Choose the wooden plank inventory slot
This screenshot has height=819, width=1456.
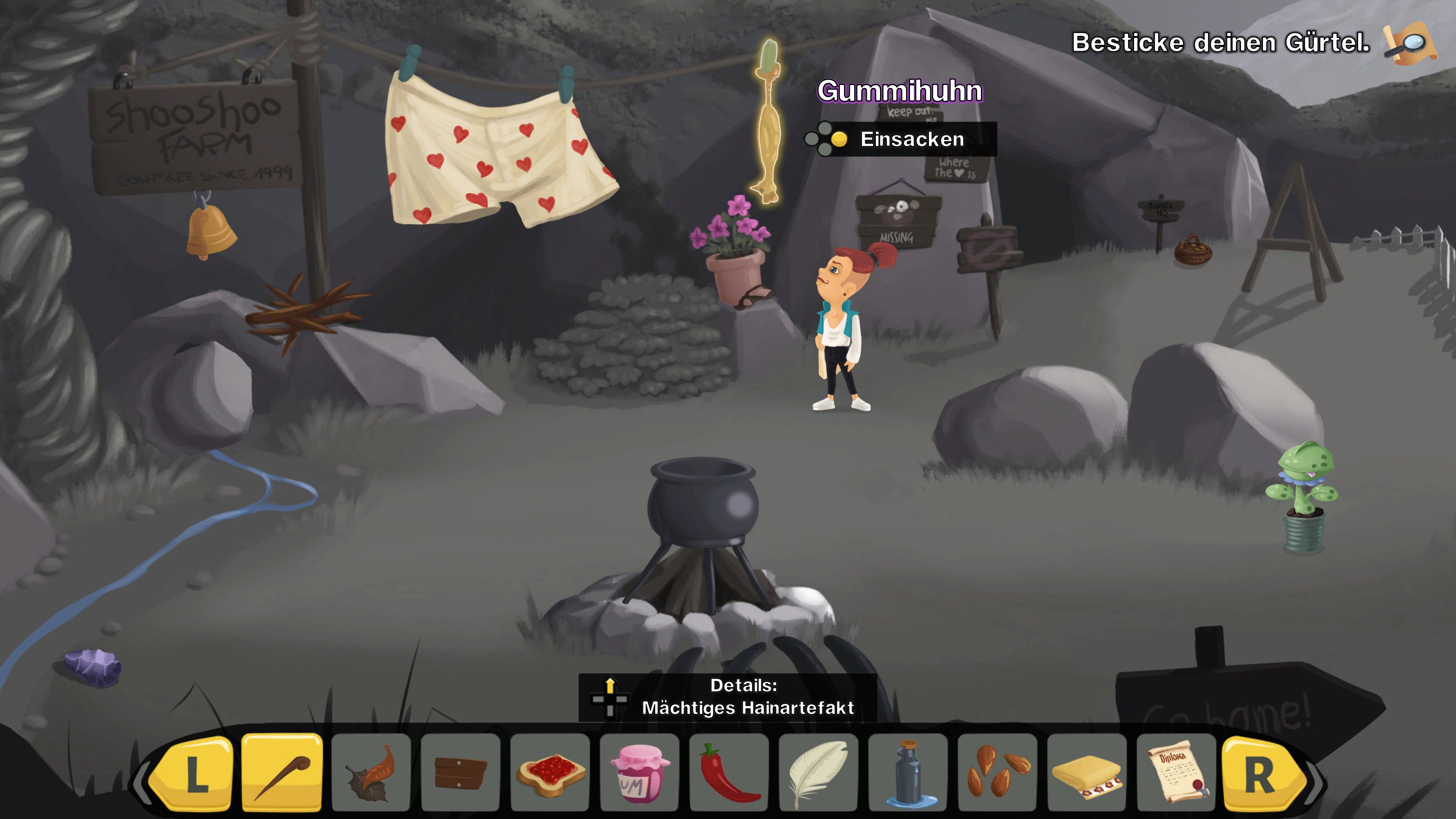pyautogui.click(x=460, y=772)
